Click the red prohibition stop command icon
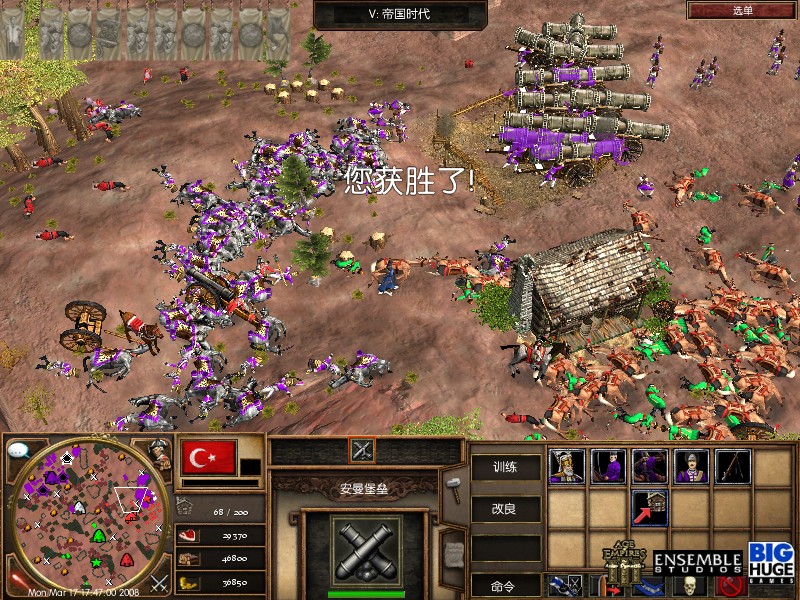The image size is (800, 600). [734, 585]
